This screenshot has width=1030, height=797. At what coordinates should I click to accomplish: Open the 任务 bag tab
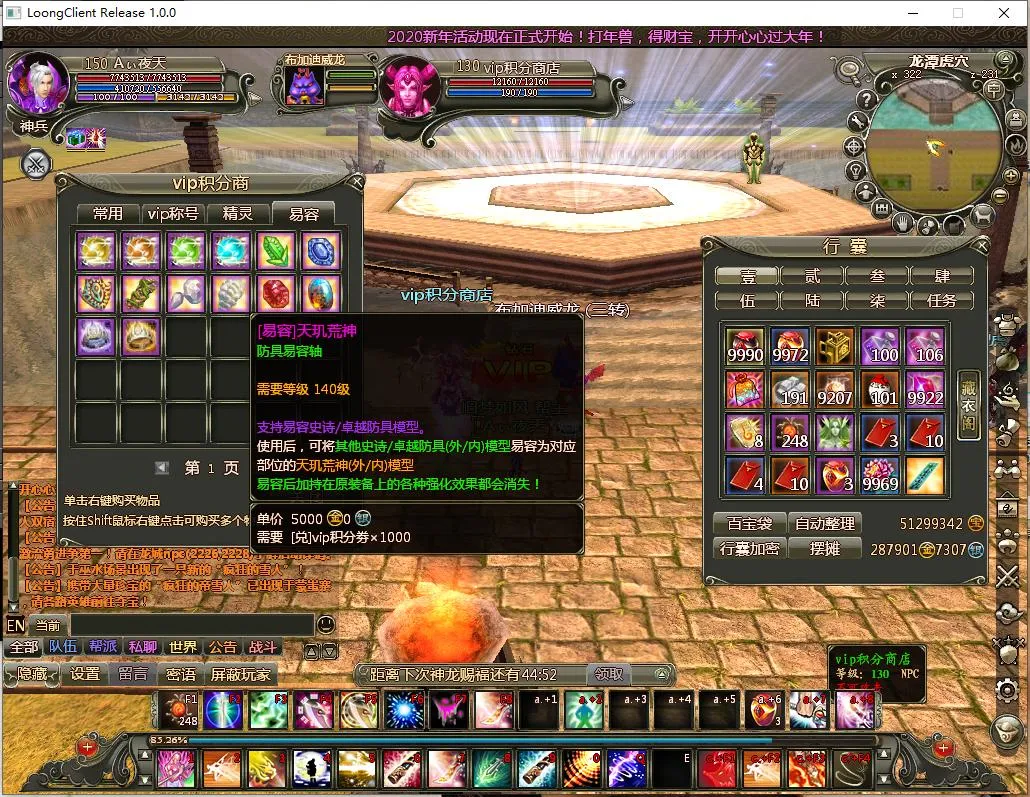pos(942,300)
